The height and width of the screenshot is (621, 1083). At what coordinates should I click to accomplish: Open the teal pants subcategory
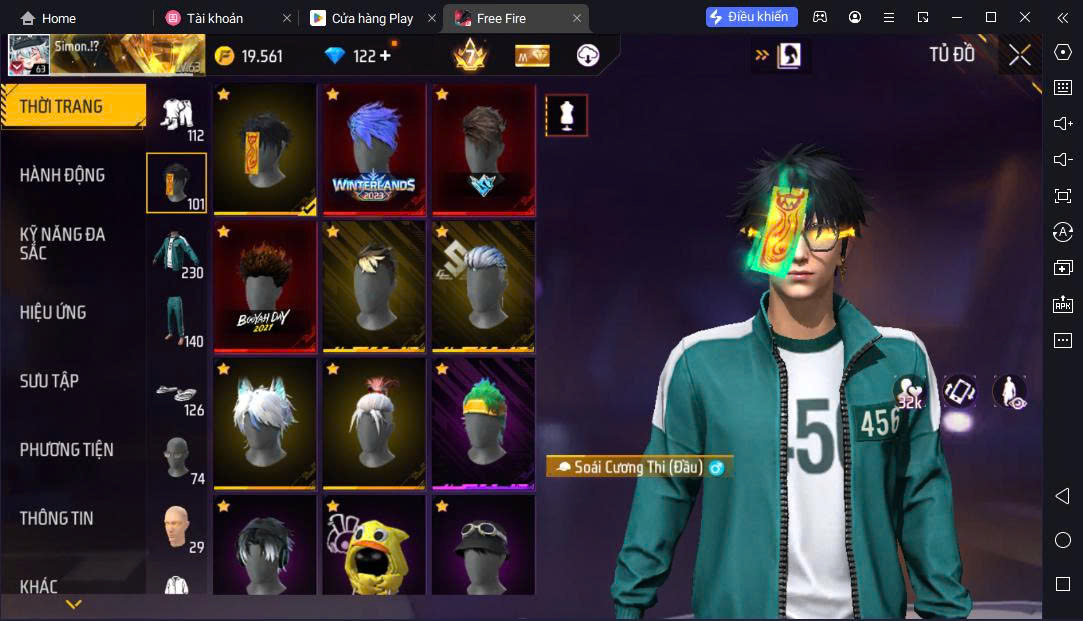click(177, 322)
